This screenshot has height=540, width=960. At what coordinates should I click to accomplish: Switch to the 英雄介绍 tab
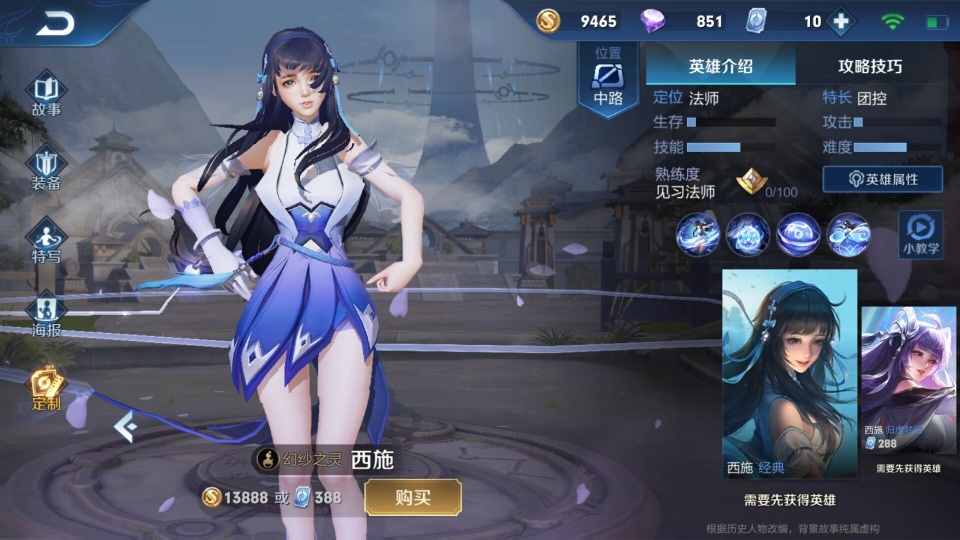click(x=720, y=66)
